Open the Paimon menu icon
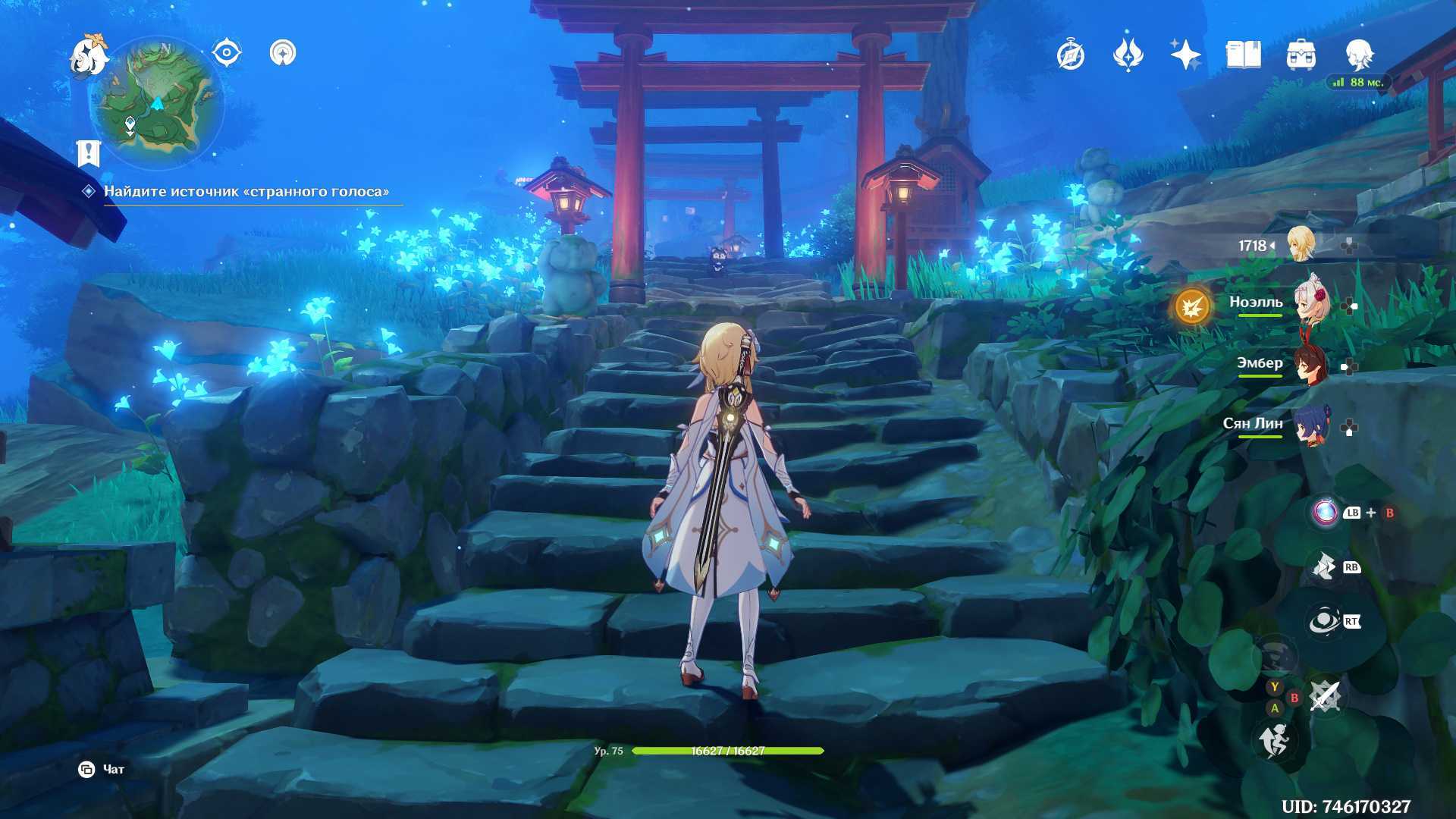The height and width of the screenshot is (819, 1456). point(88,56)
